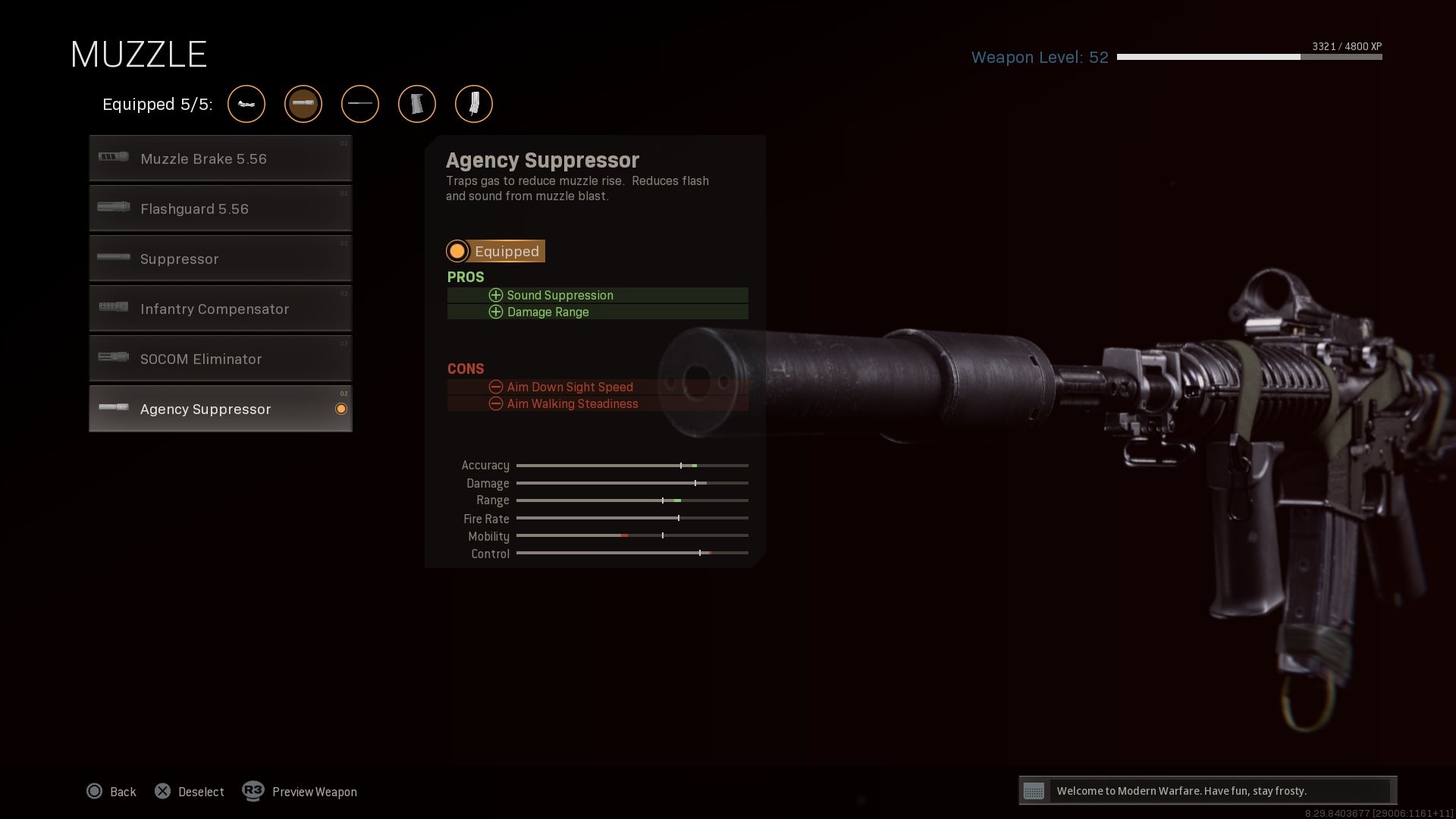Select the Muzzle Brake 5.56 attachment

pos(220,158)
